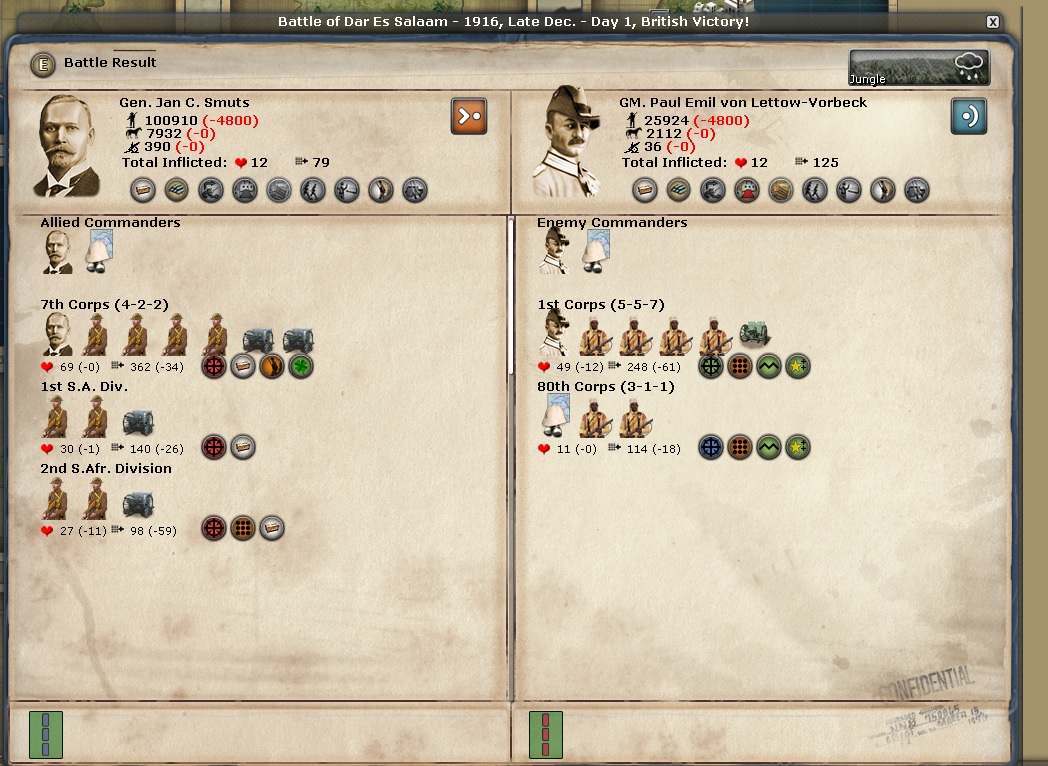The image size is (1048, 766).
Task: Click the blue defensive posture icon for Lettow-Vorbeck
Action: [x=968, y=116]
